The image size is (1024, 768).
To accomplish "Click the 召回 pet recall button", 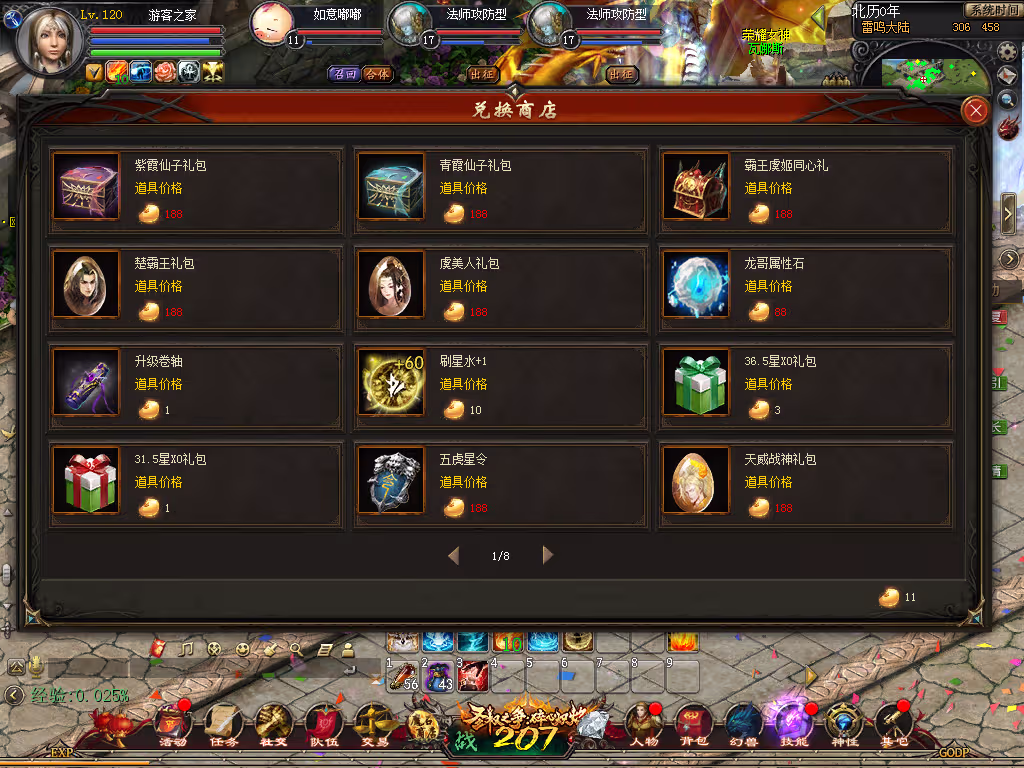I will (345, 74).
